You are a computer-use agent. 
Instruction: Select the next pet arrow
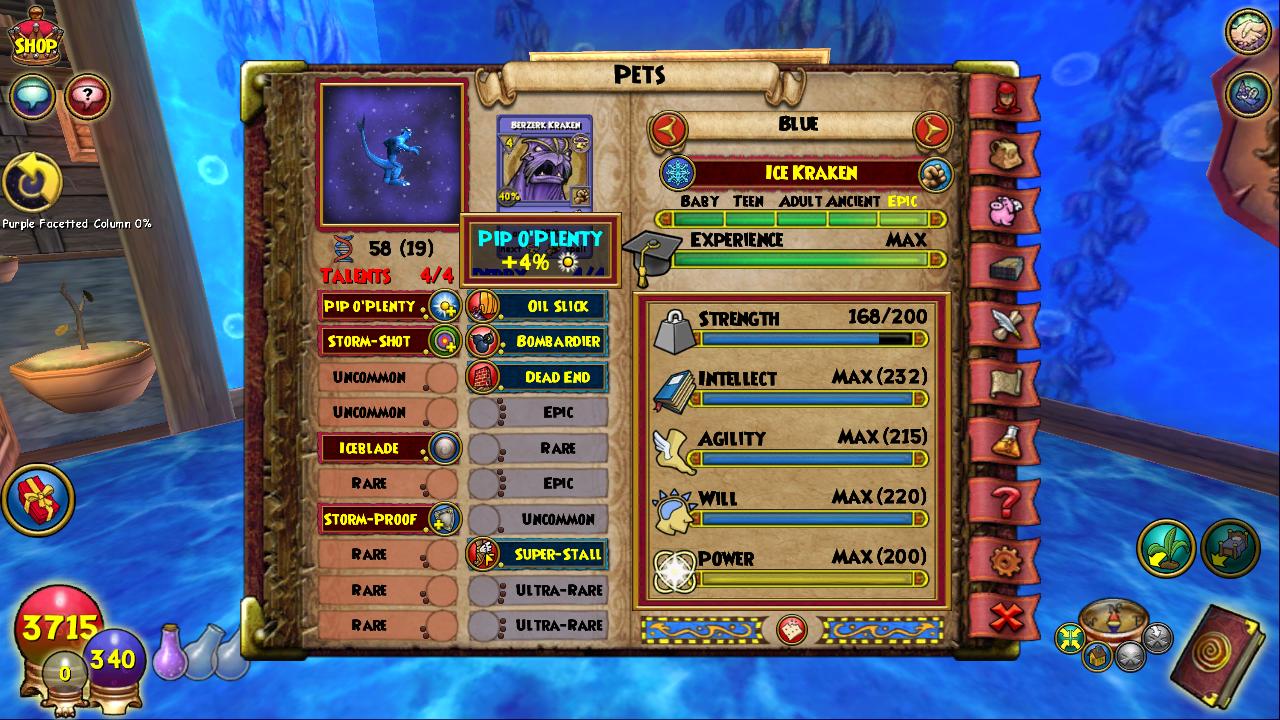[931, 128]
